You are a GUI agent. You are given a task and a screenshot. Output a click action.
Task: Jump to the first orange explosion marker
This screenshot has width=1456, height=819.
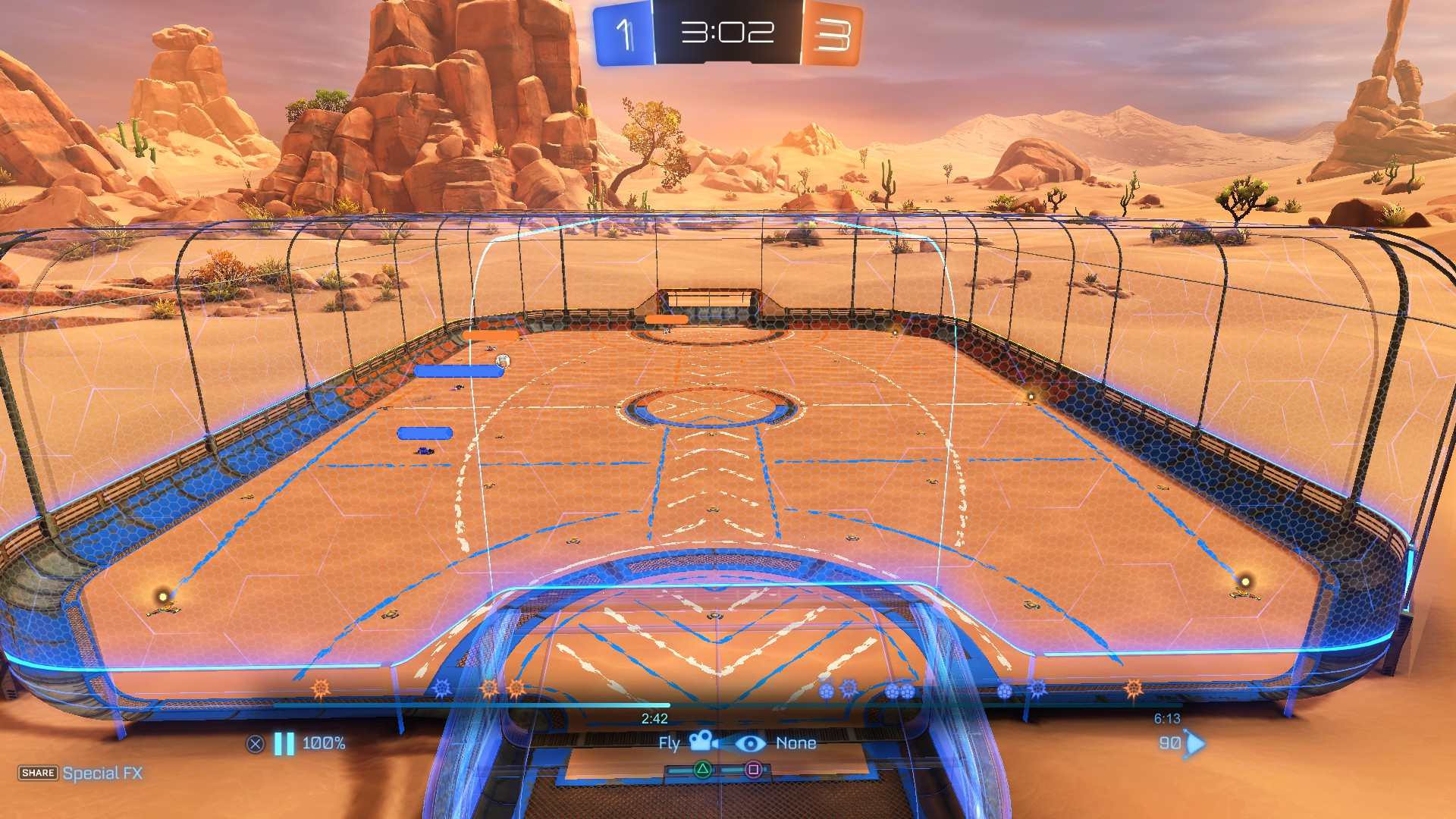click(321, 689)
